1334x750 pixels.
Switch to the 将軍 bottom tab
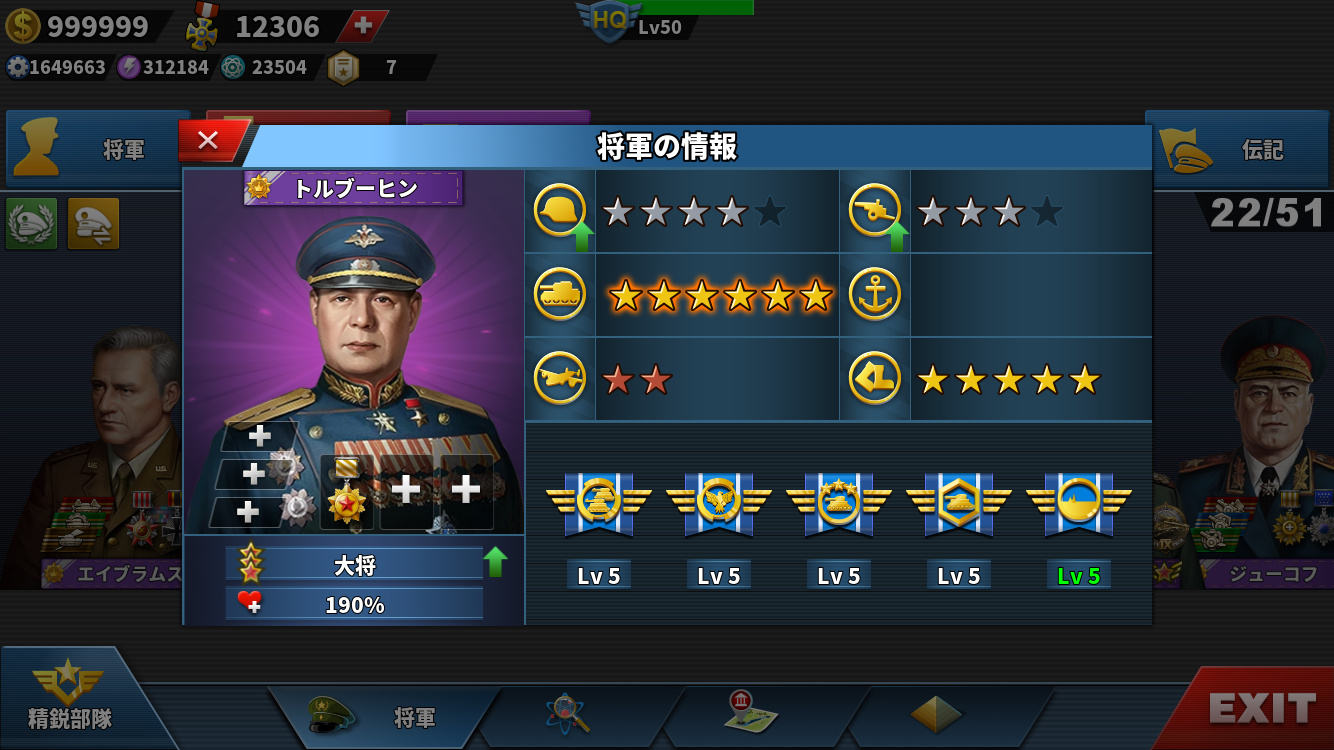pos(385,716)
